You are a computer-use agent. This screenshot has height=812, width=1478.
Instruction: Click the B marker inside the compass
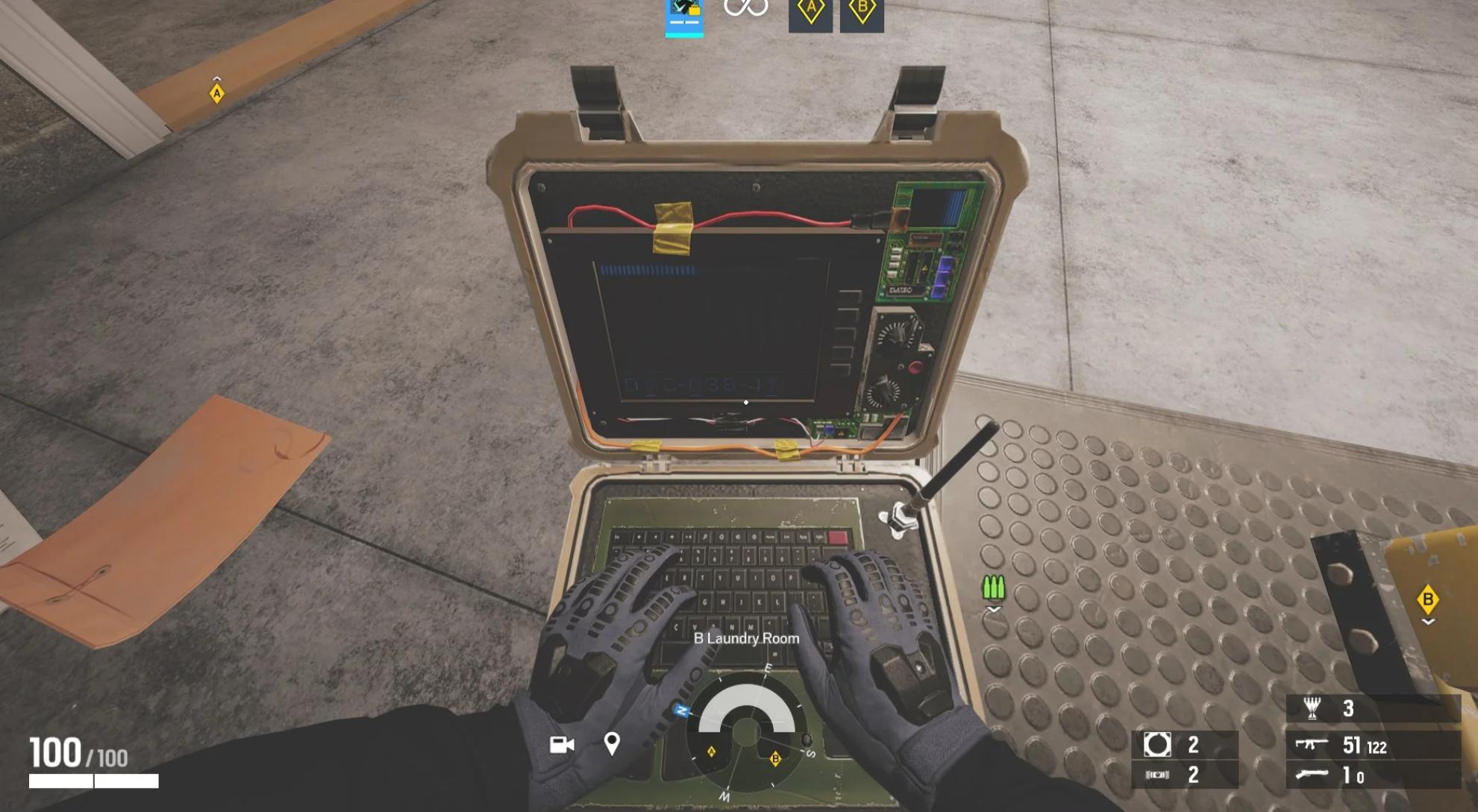point(775,760)
